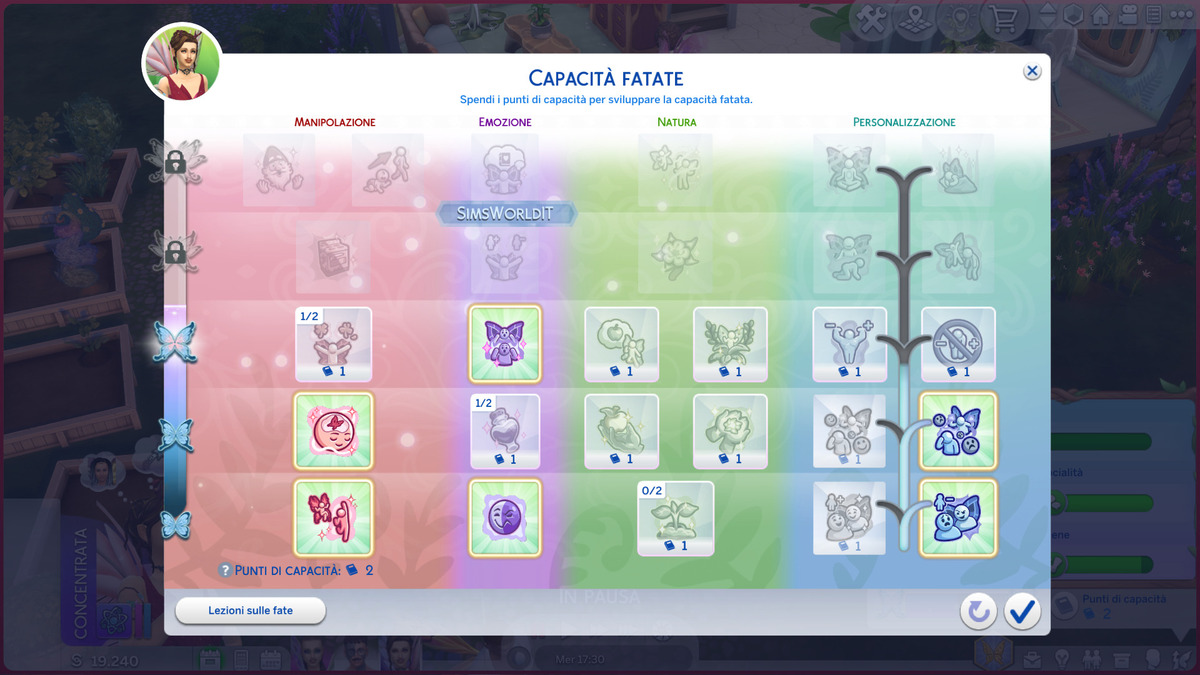Viewport: 1200px width, 675px height.
Task: Select the red butterflies and hand ability
Action: click(333, 518)
